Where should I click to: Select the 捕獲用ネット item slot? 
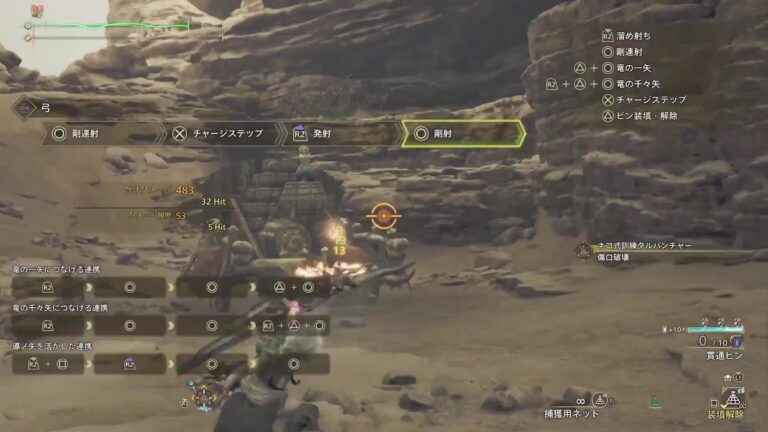(580, 409)
